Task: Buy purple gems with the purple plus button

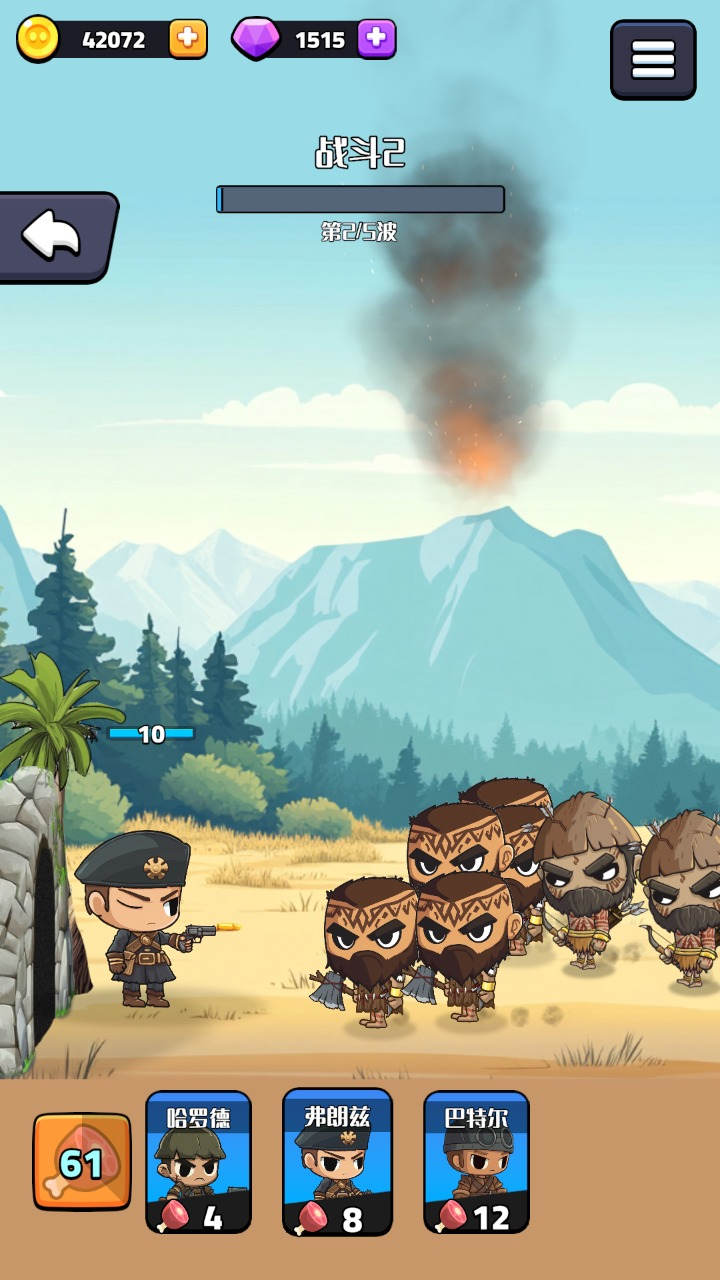Action: pos(376,40)
